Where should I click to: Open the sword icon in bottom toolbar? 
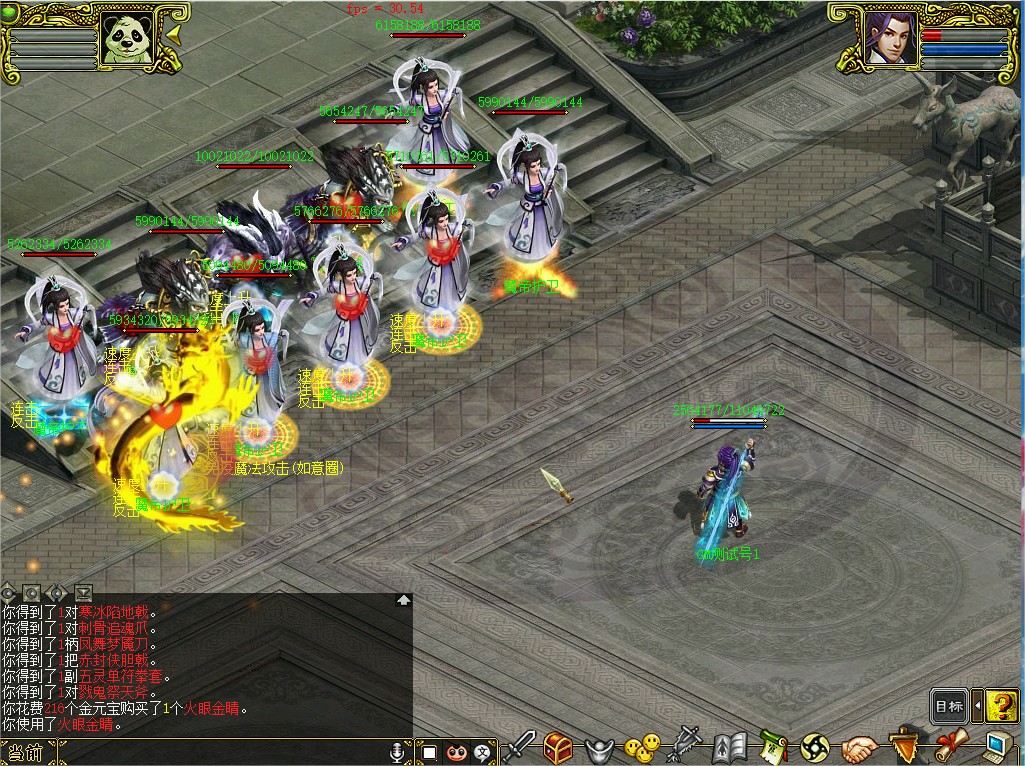pos(519,747)
